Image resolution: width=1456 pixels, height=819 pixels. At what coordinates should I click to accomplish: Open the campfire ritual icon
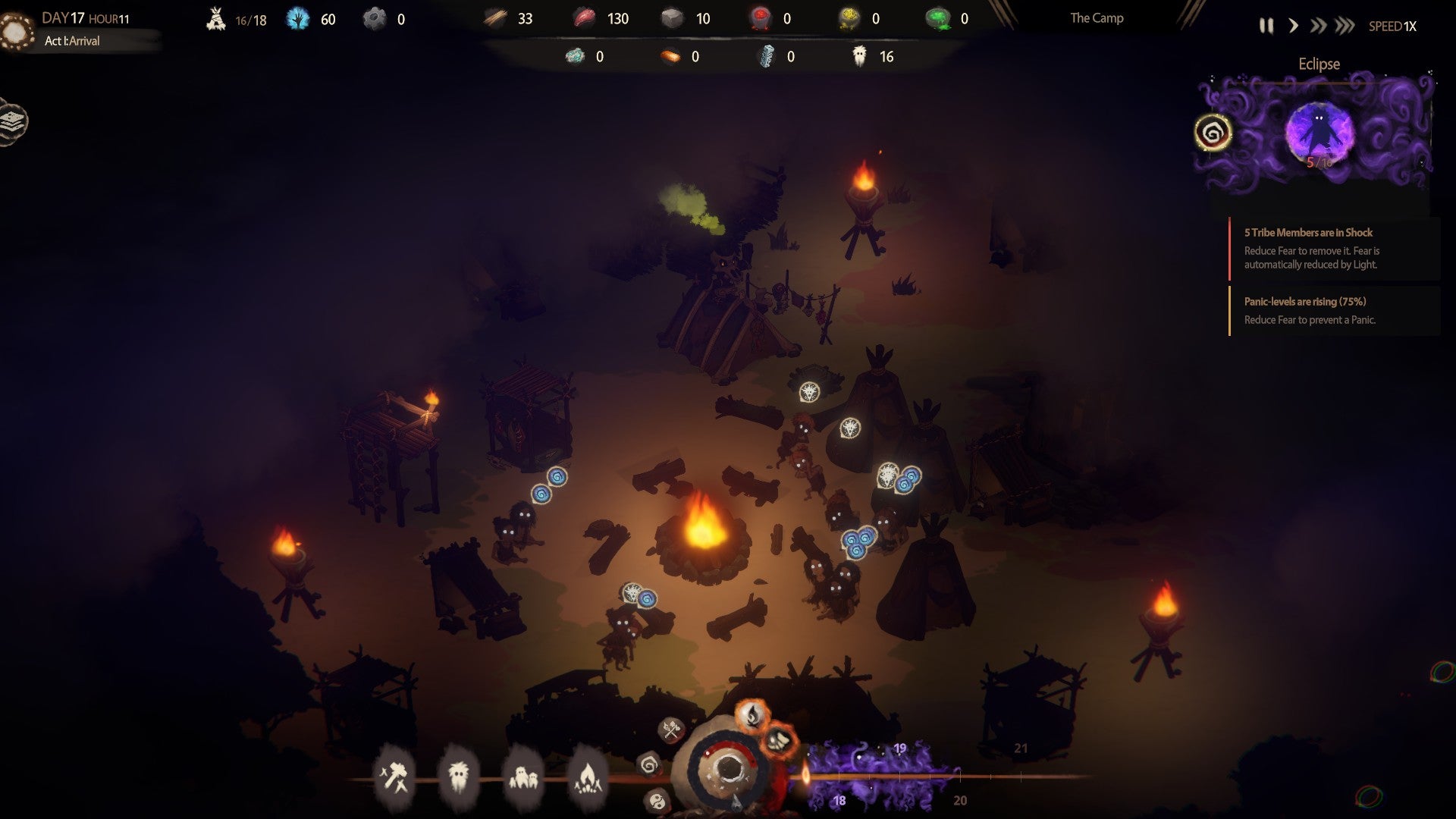click(x=588, y=777)
